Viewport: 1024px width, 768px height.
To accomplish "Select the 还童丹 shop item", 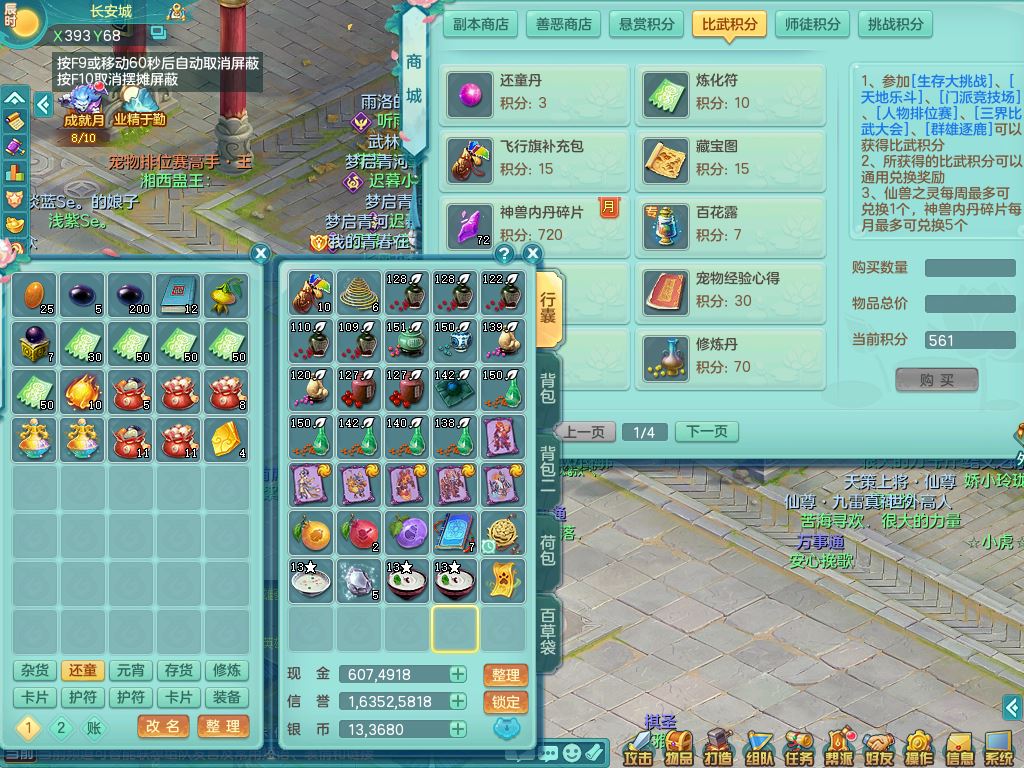I will click(535, 91).
